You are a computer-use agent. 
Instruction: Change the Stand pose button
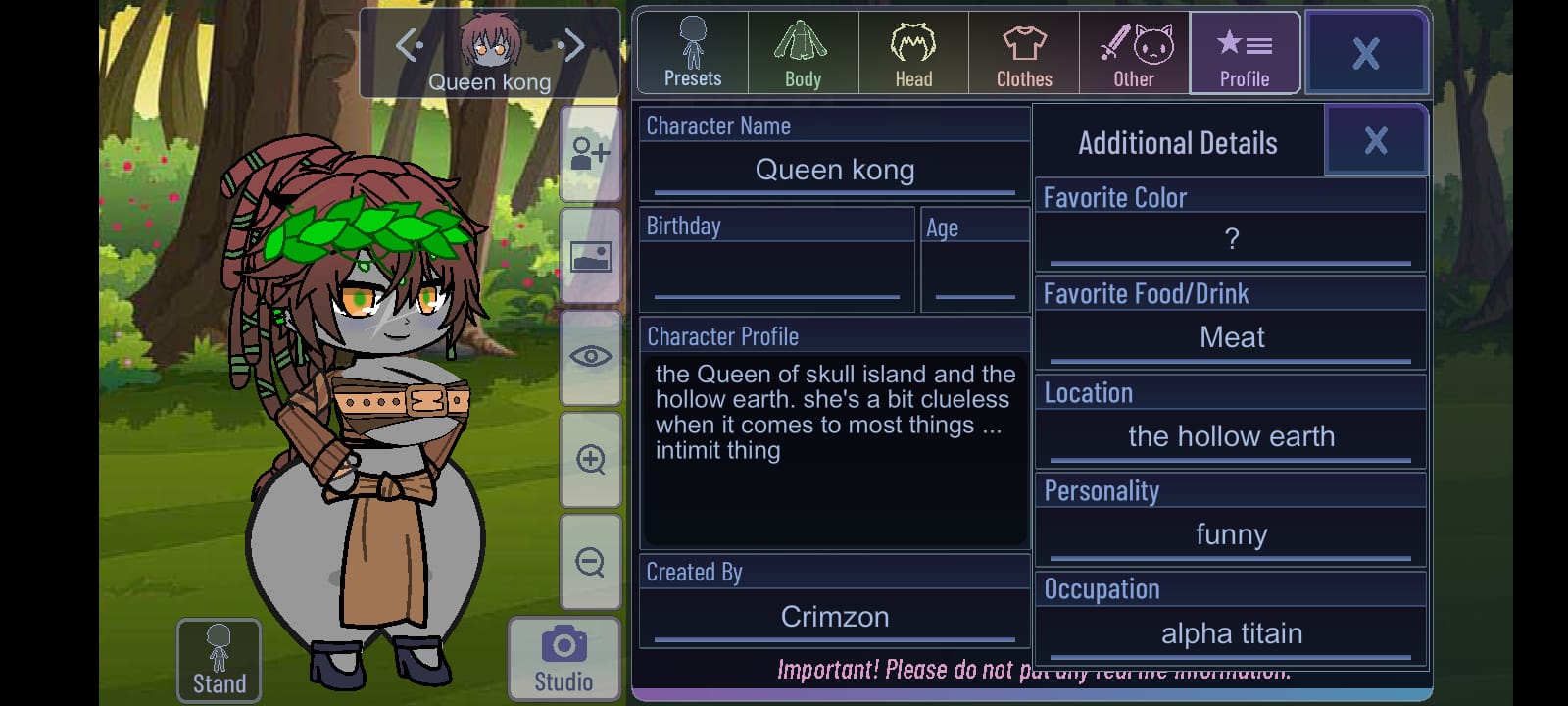point(219,660)
